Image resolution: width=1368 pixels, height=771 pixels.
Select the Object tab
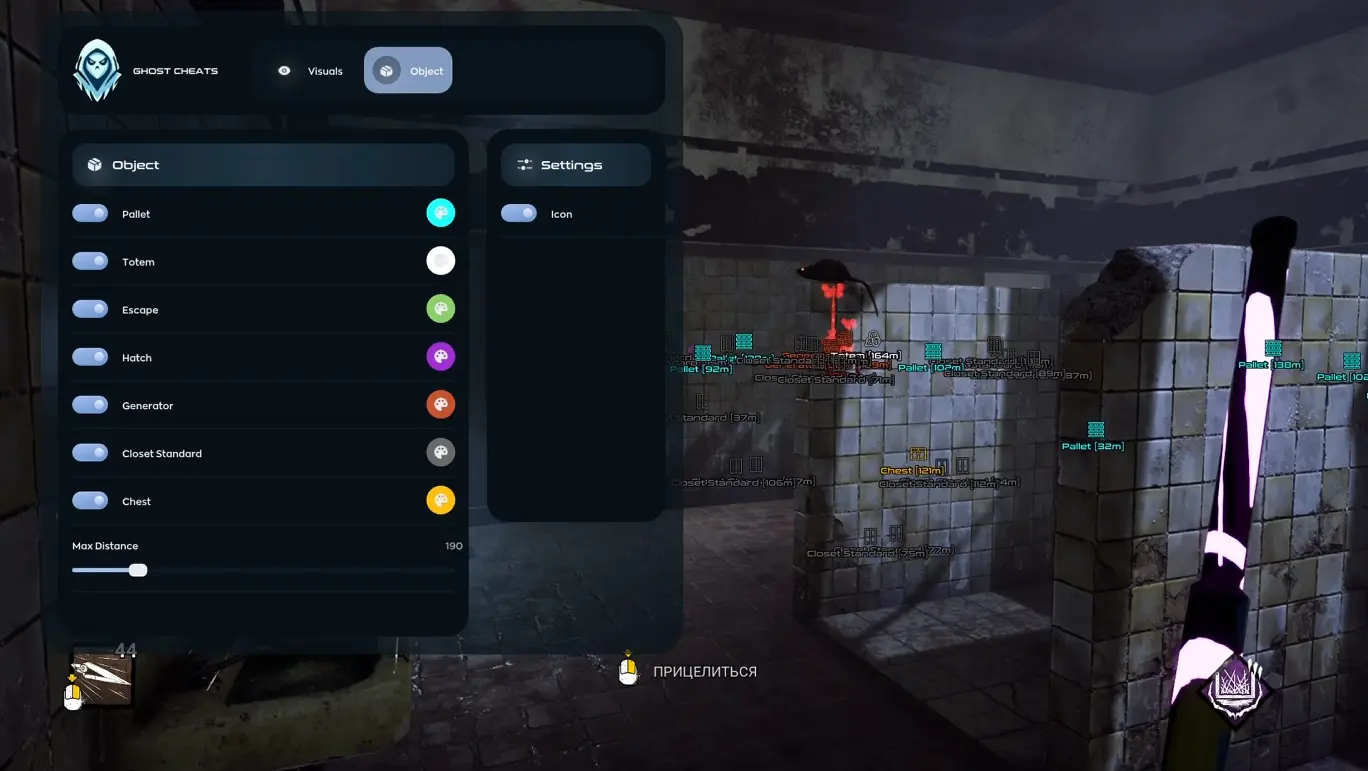pos(408,71)
